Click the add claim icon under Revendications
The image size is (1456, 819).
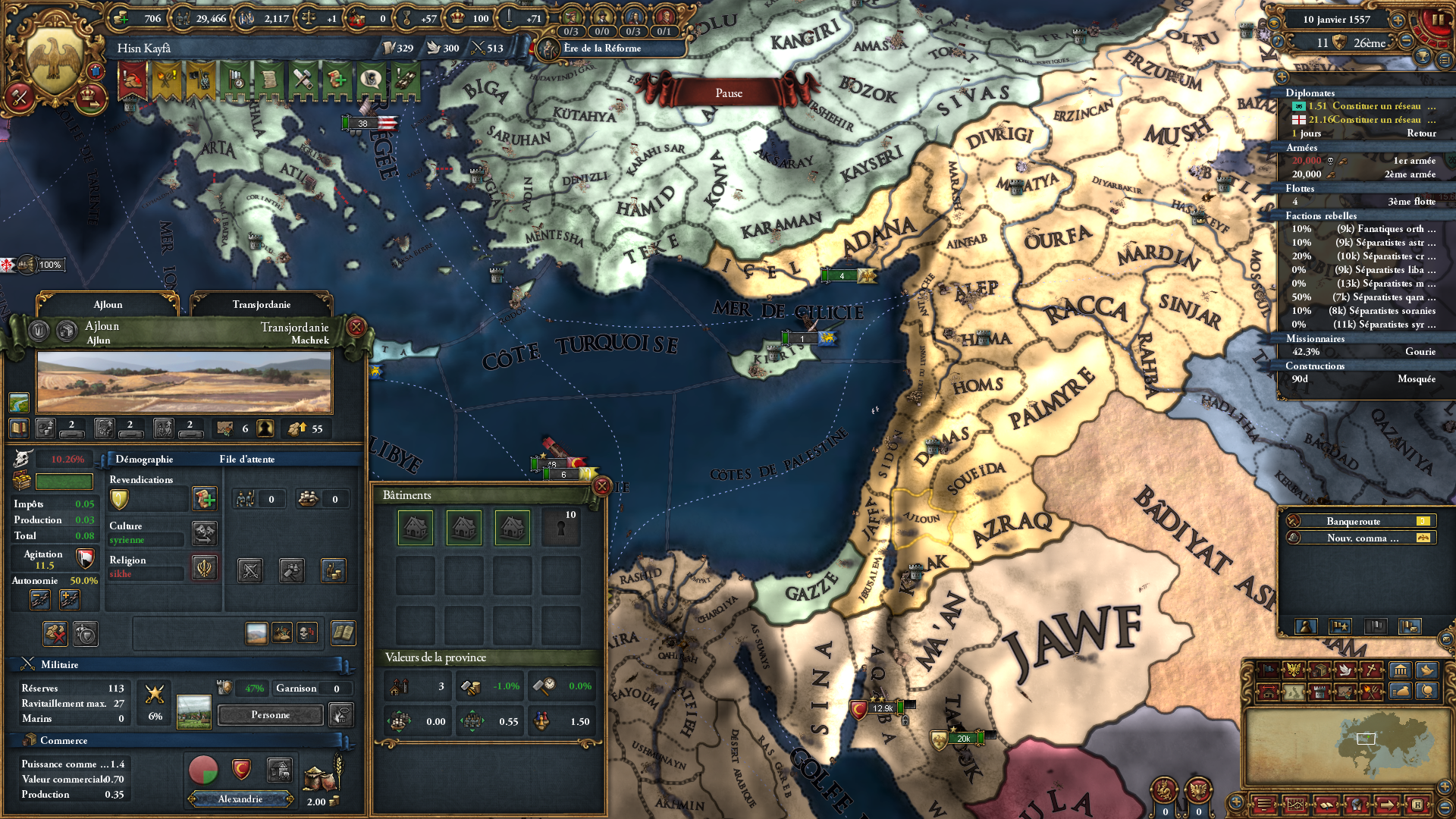point(205,499)
